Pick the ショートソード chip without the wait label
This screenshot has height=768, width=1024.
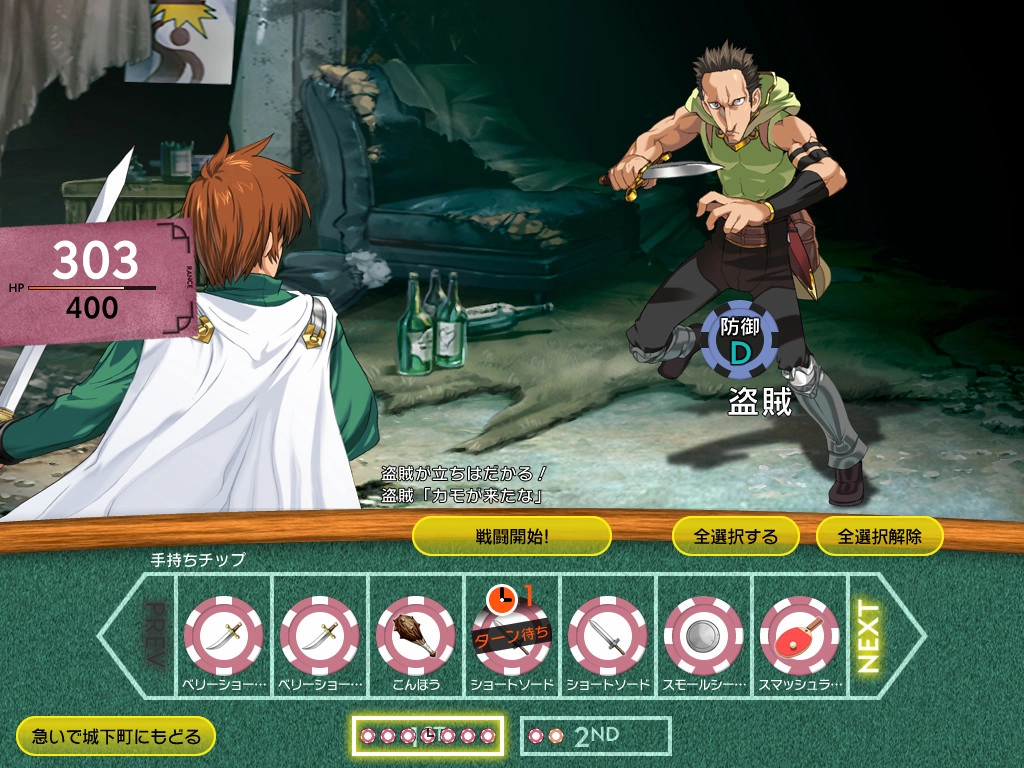607,635
